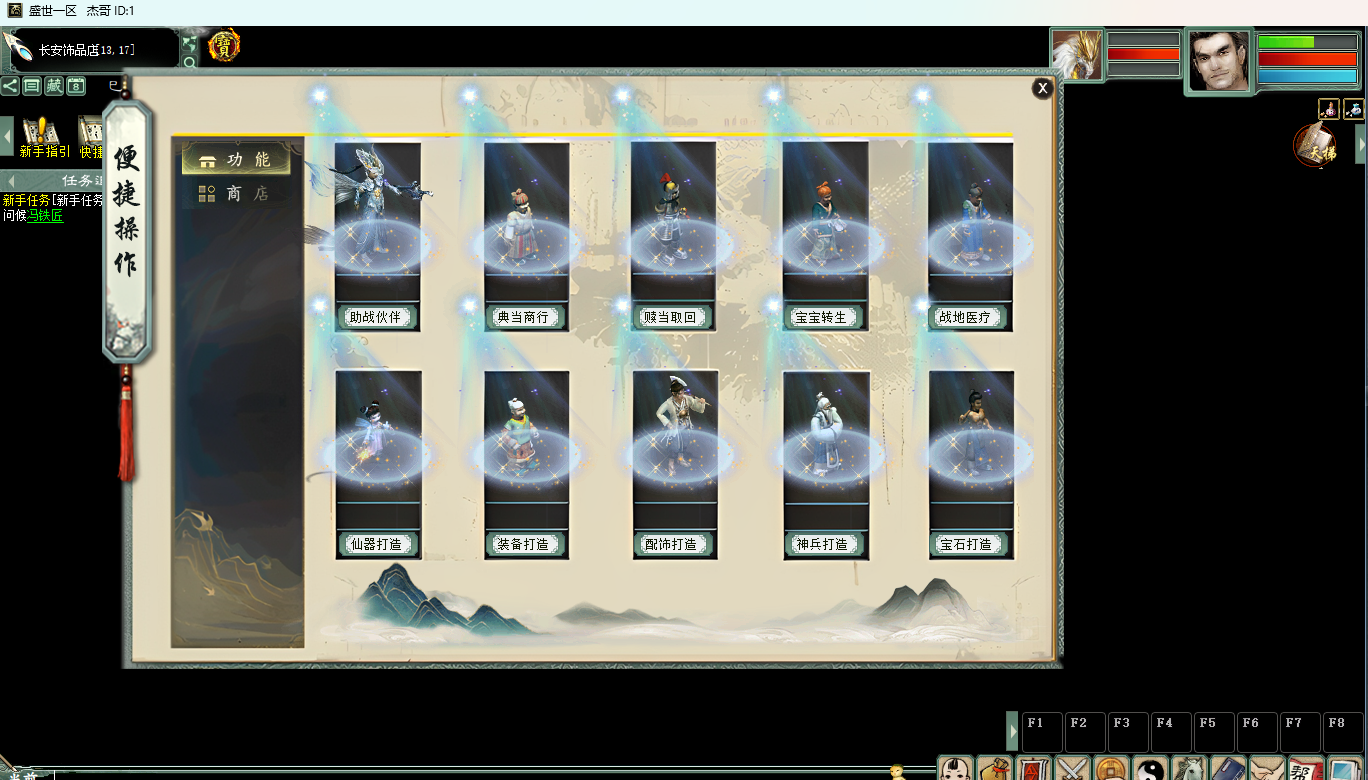The width and height of the screenshot is (1368, 780).
Task: Open 仙器打造 crafting
Action: point(376,545)
